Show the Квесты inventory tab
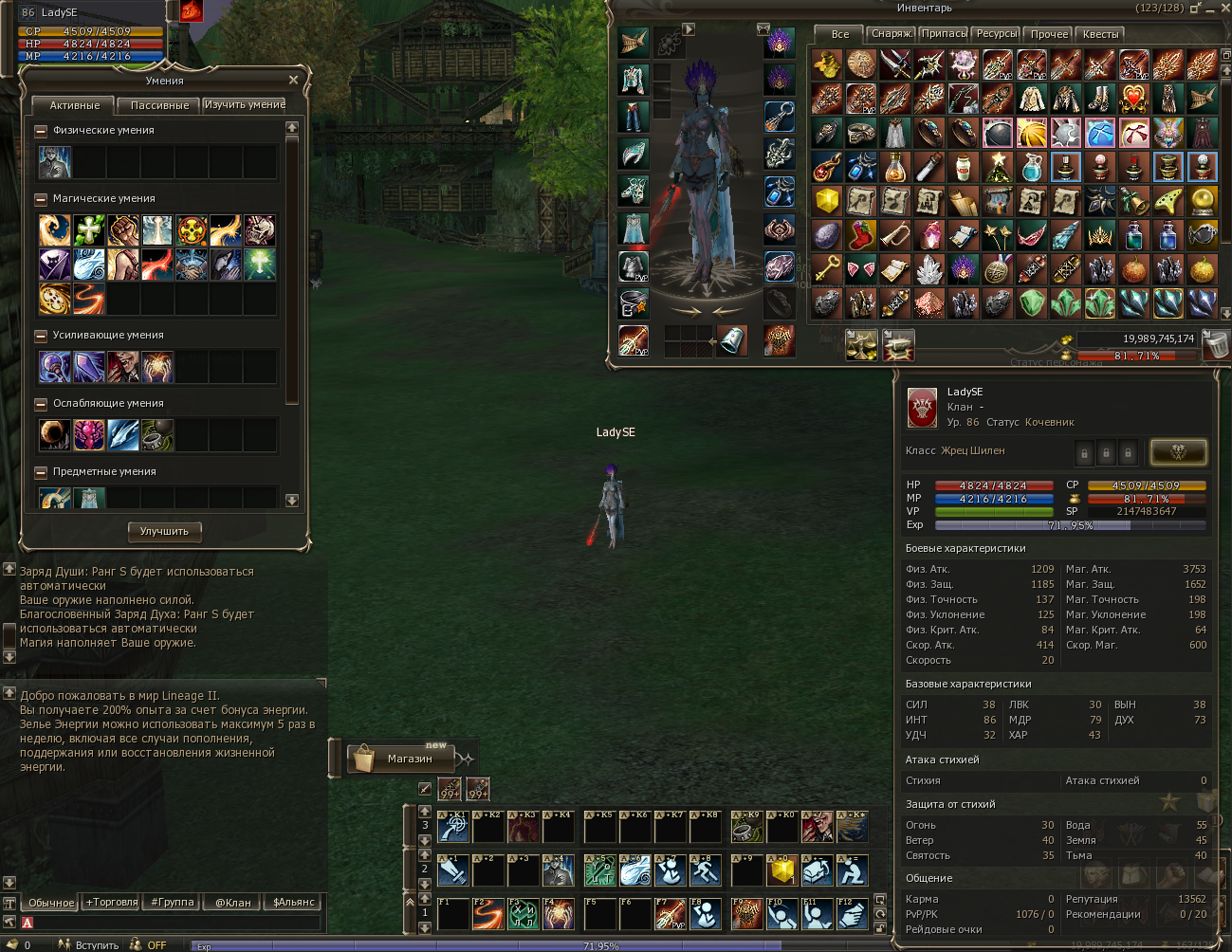Screen dimensions: 1232x952 1100,34
